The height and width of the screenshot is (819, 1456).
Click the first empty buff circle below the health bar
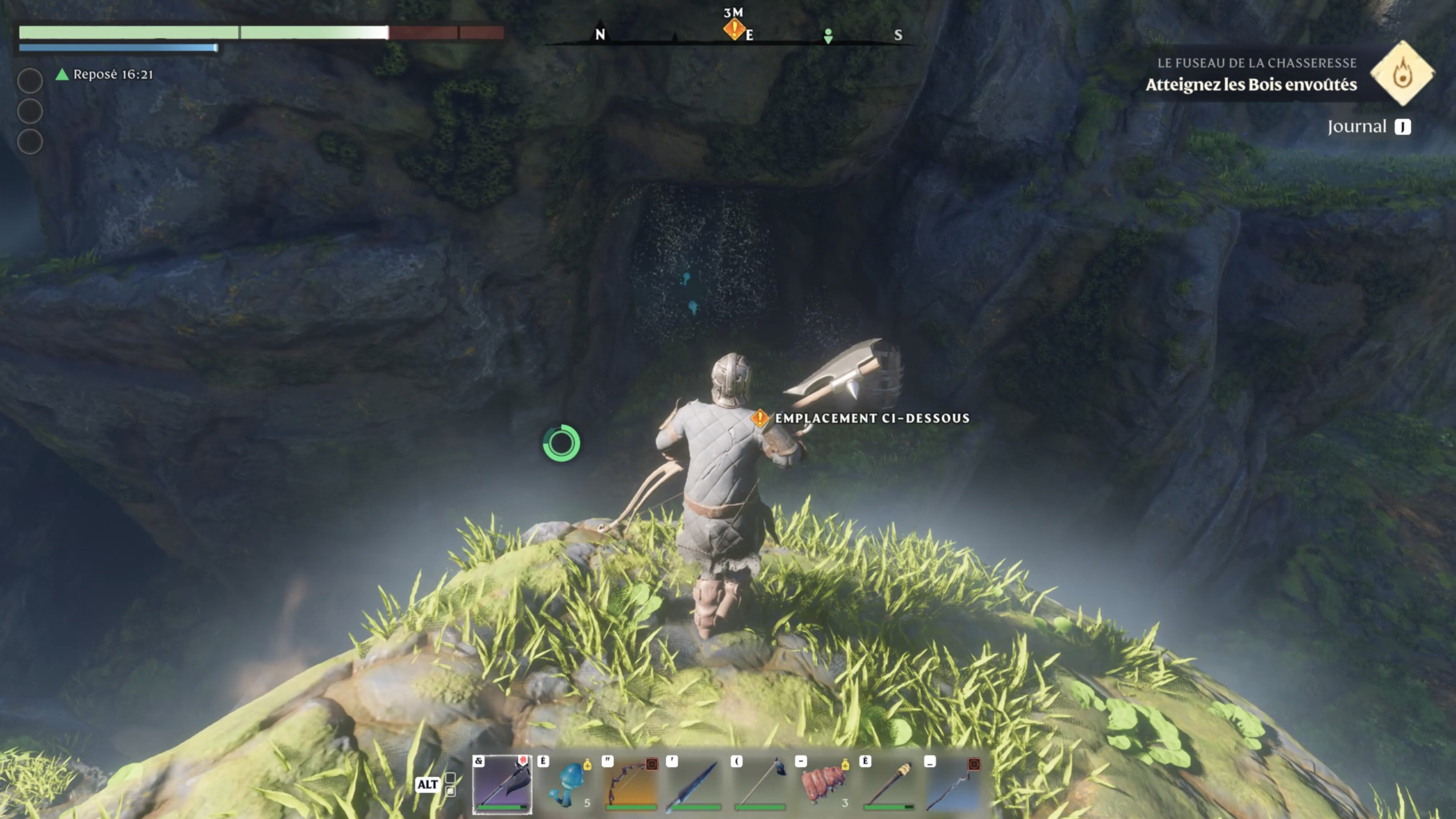coord(30,81)
